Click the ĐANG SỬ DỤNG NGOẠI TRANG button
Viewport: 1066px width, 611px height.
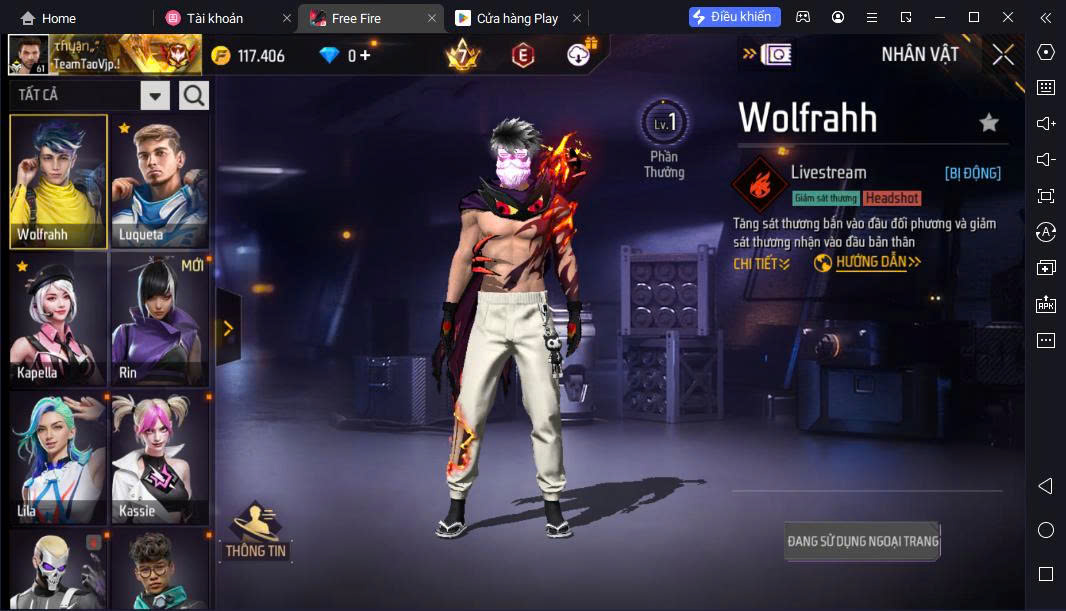click(x=862, y=541)
